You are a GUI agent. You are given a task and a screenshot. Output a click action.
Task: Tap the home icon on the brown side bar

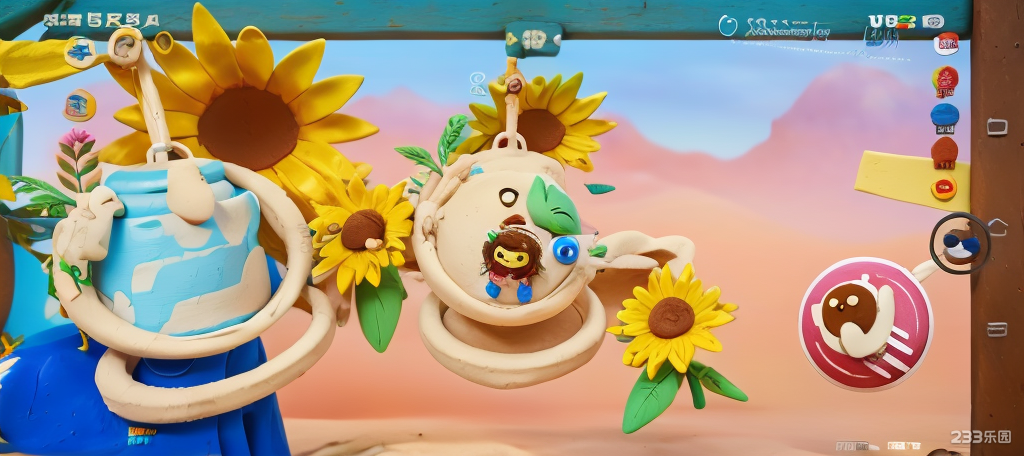tap(997, 227)
